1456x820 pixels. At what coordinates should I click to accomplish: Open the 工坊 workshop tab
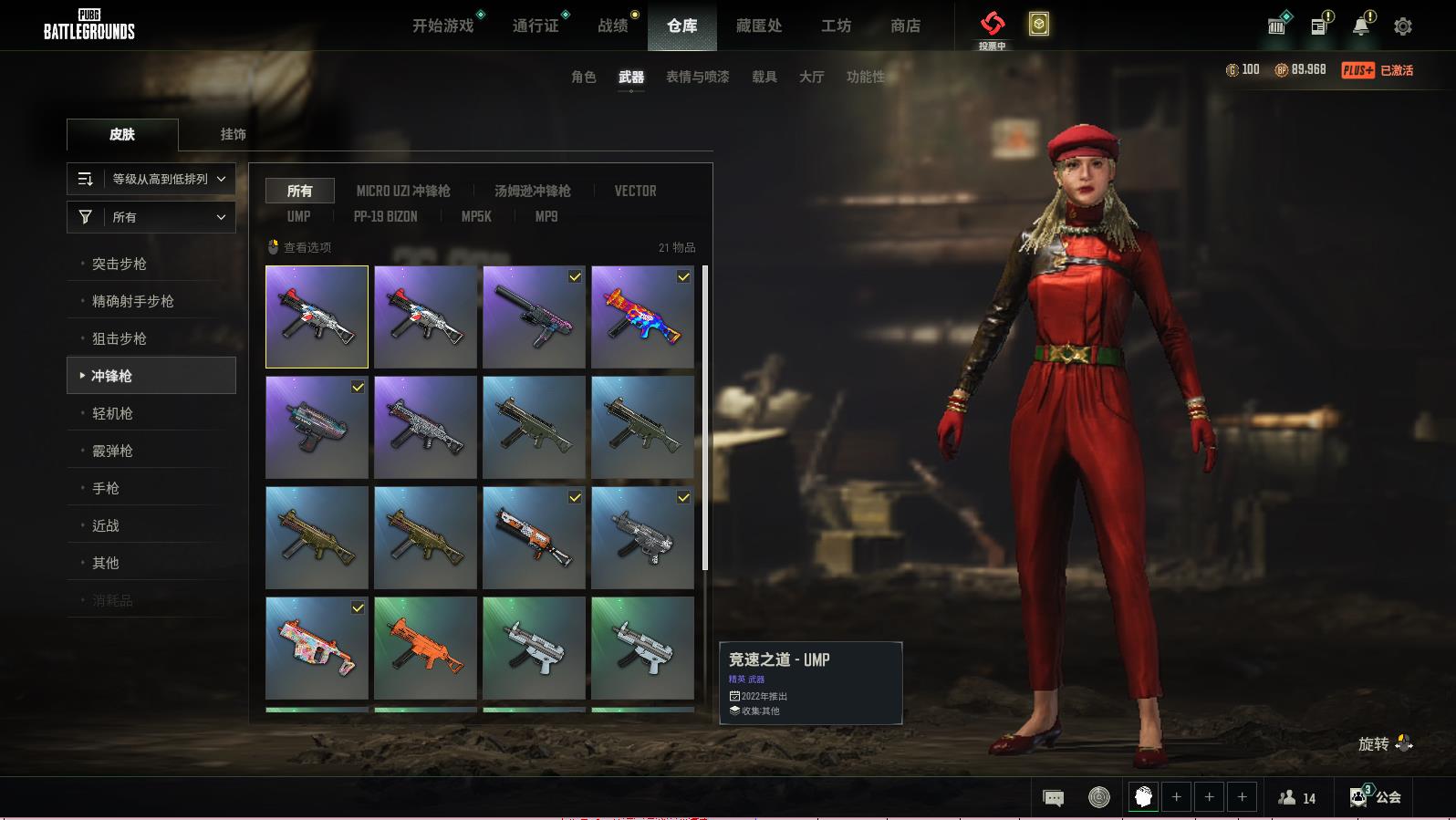click(x=836, y=26)
